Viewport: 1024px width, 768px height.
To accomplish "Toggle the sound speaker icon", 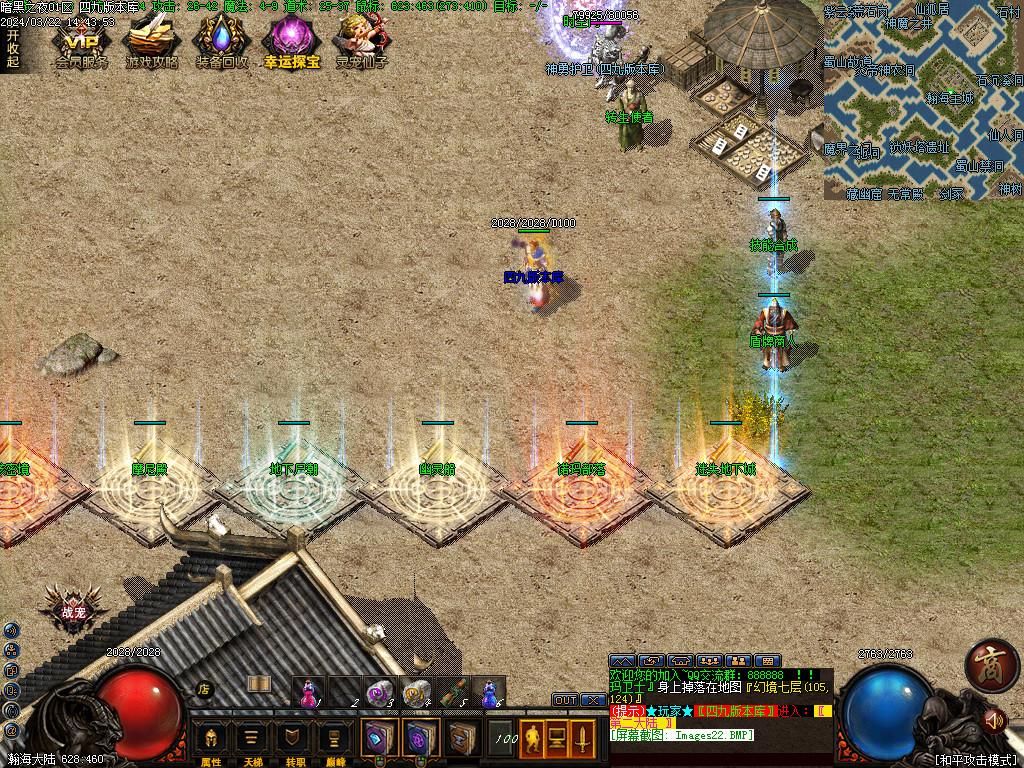I will [x=993, y=718].
